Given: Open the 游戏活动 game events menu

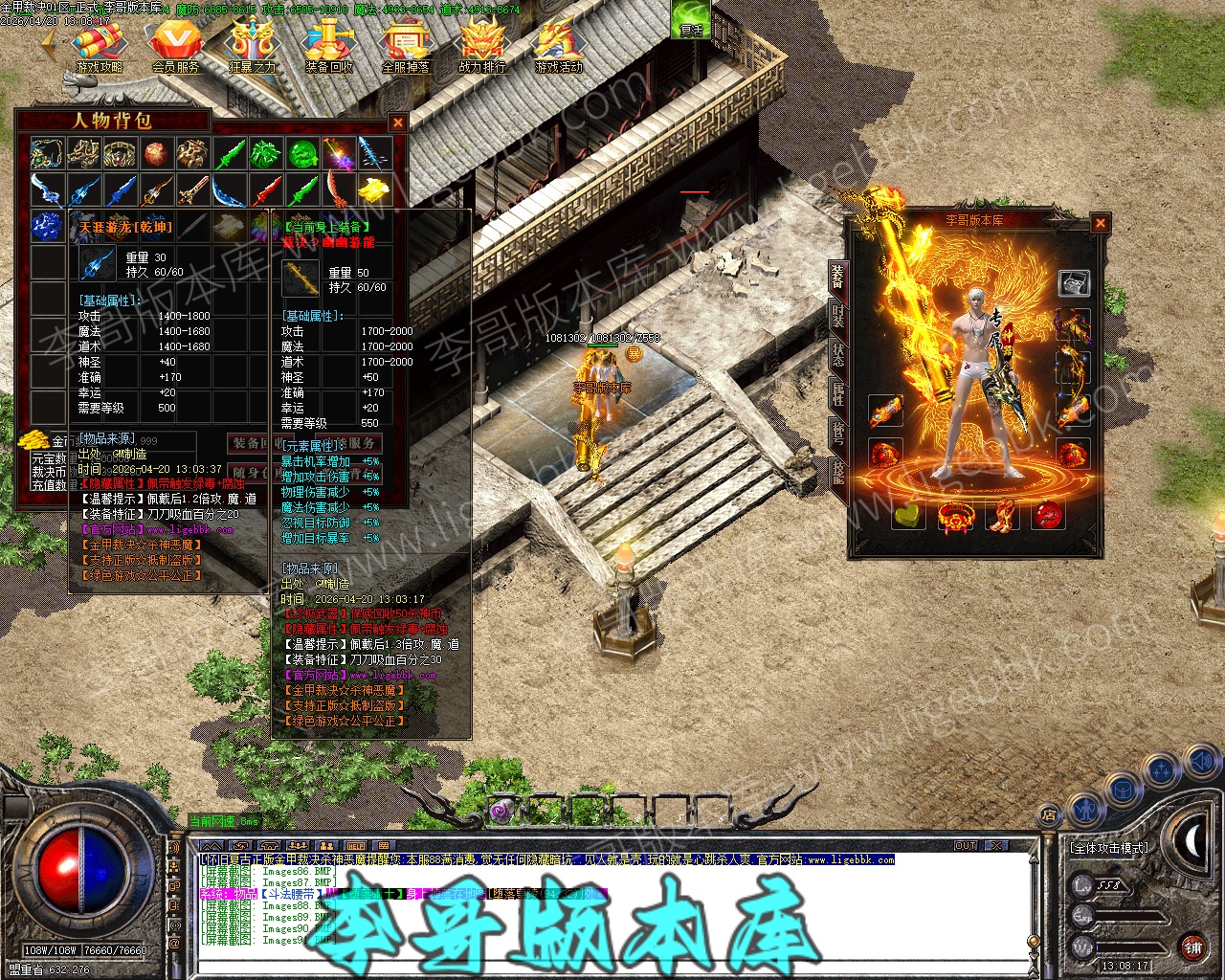Looking at the screenshot, I should click(x=559, y=46).
